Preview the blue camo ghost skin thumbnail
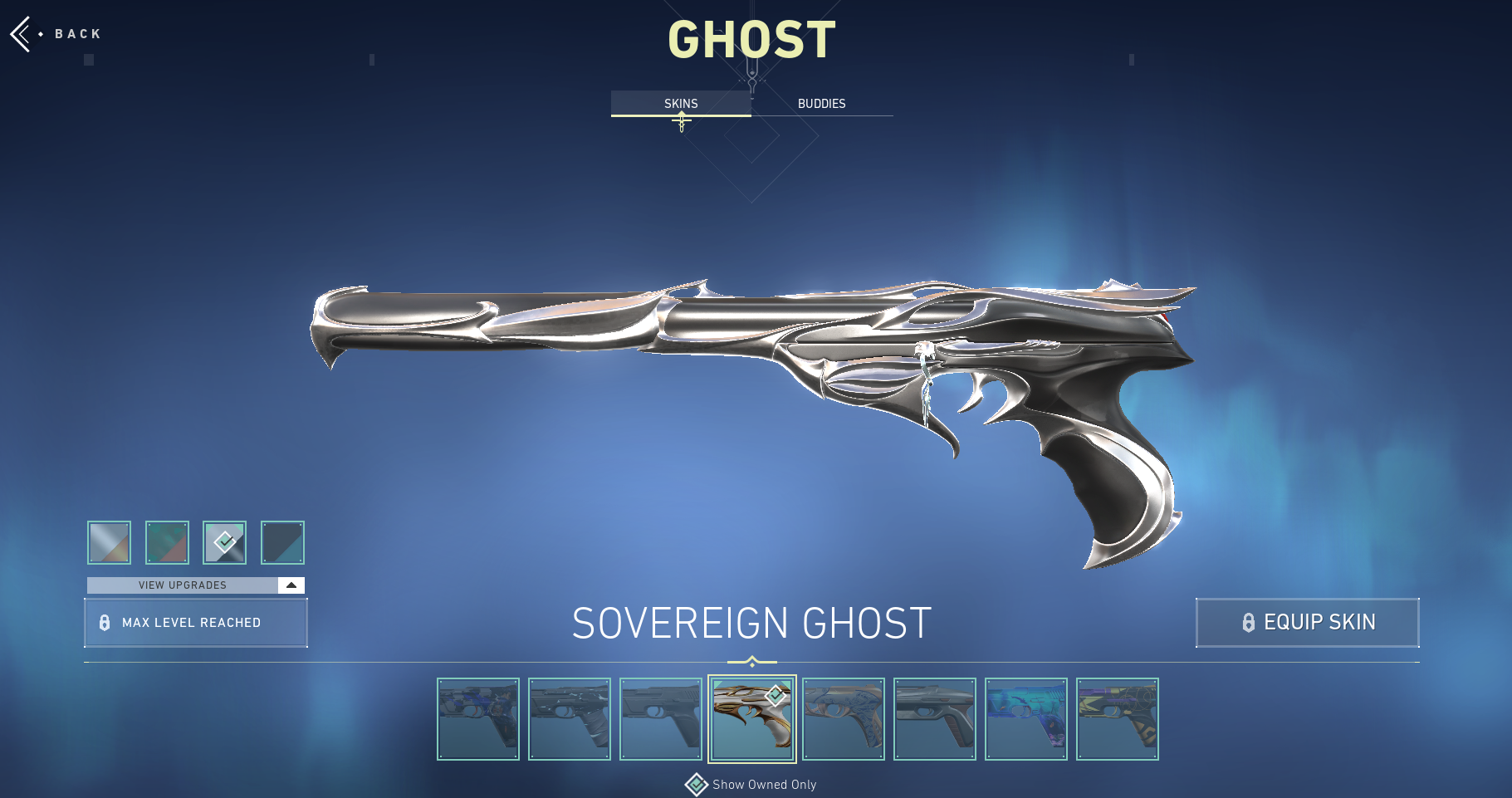This screenshot has height=798, width=1512. pos(478,719)
